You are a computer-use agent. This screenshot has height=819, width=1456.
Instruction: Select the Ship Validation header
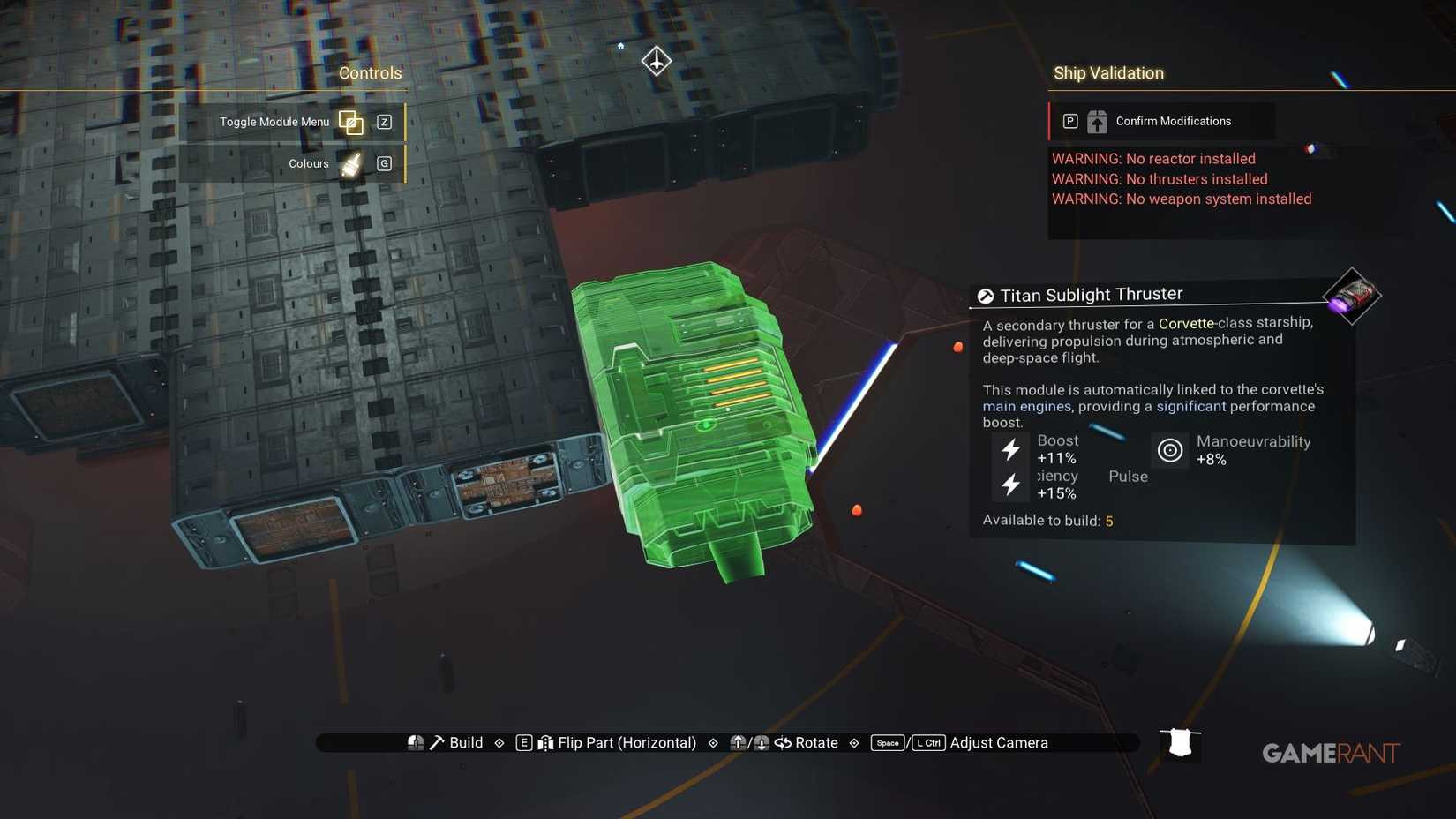1108,73
